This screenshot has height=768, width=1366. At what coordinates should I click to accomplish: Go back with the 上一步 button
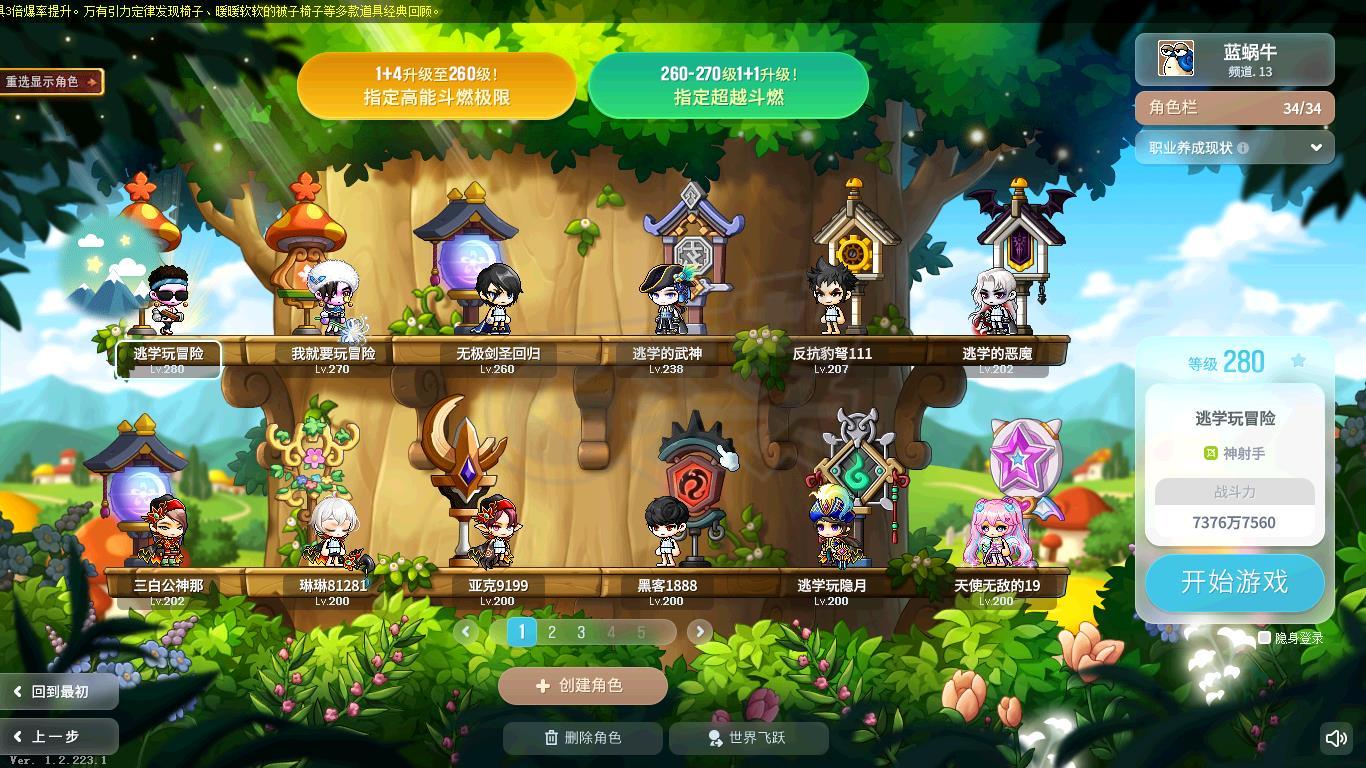58,737
